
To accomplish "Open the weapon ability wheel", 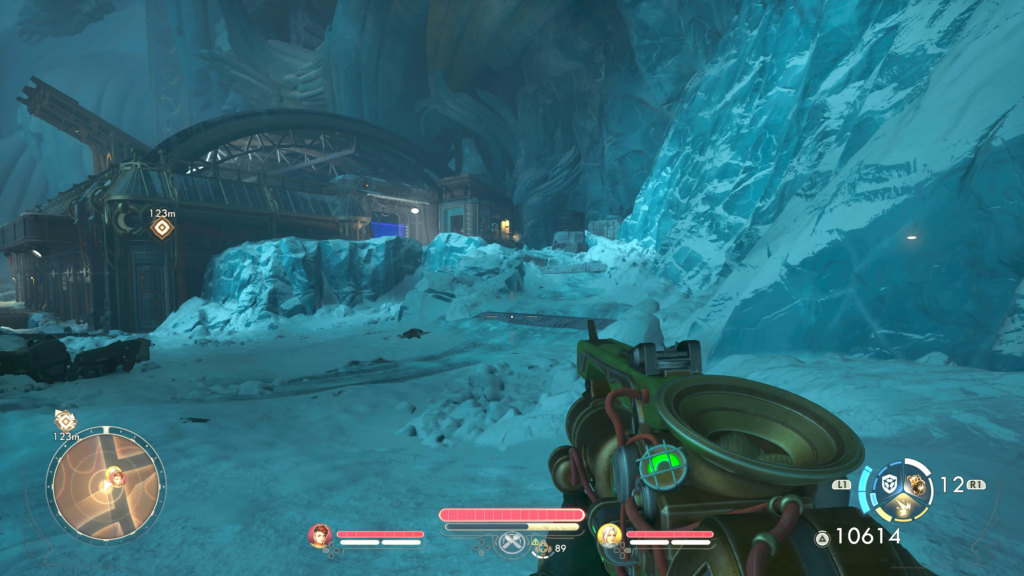I will (x=896, y=486).
